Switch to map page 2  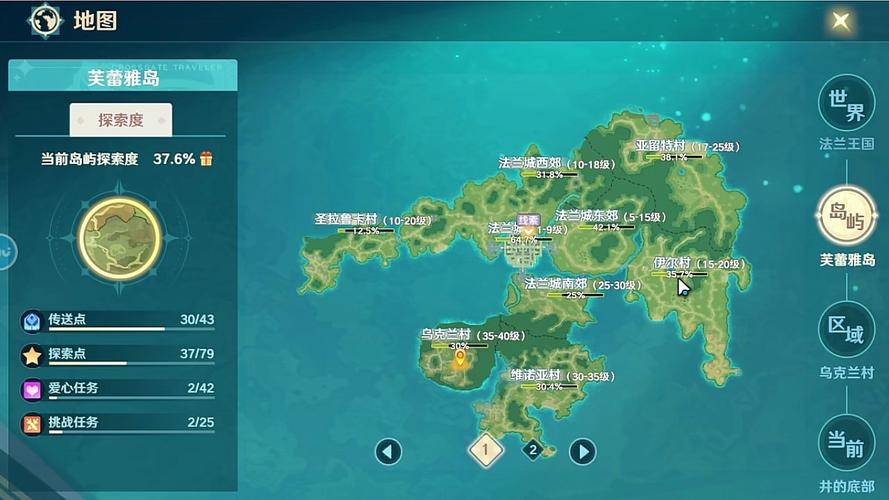[x=533, y=450]
